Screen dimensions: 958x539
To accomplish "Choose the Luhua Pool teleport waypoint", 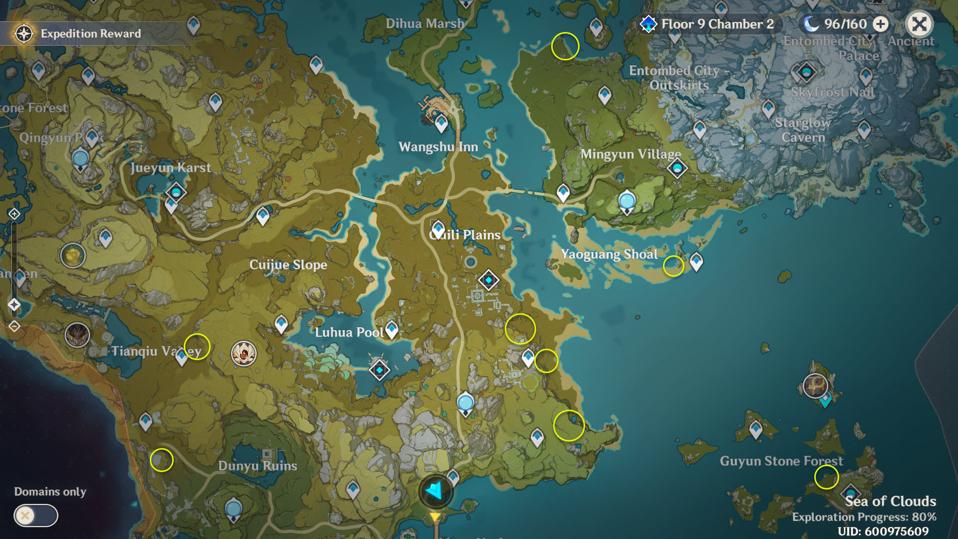I will pyautogui.click(x=392, y=329).
